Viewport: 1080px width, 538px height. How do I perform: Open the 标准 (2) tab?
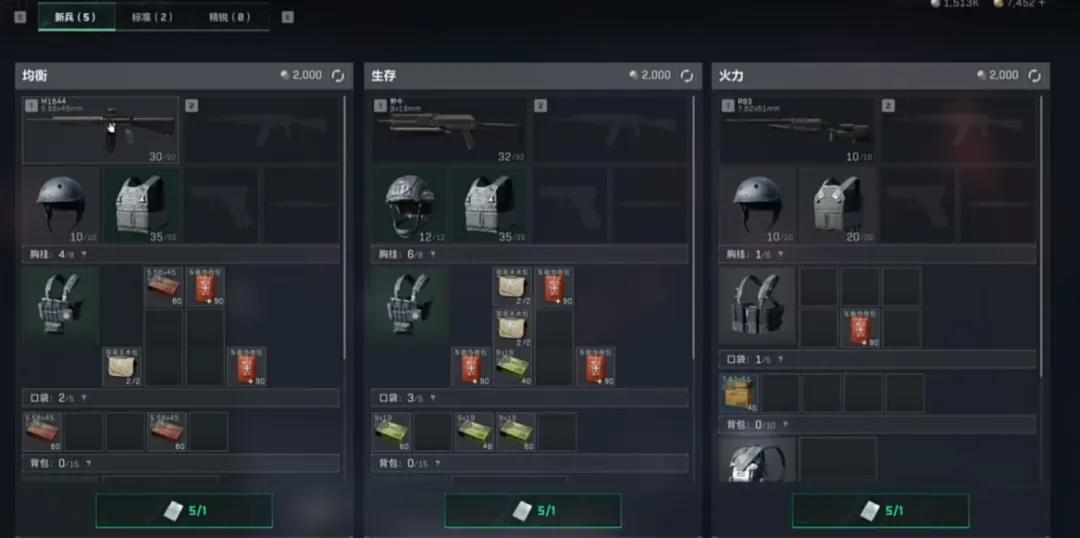point(152,17)
